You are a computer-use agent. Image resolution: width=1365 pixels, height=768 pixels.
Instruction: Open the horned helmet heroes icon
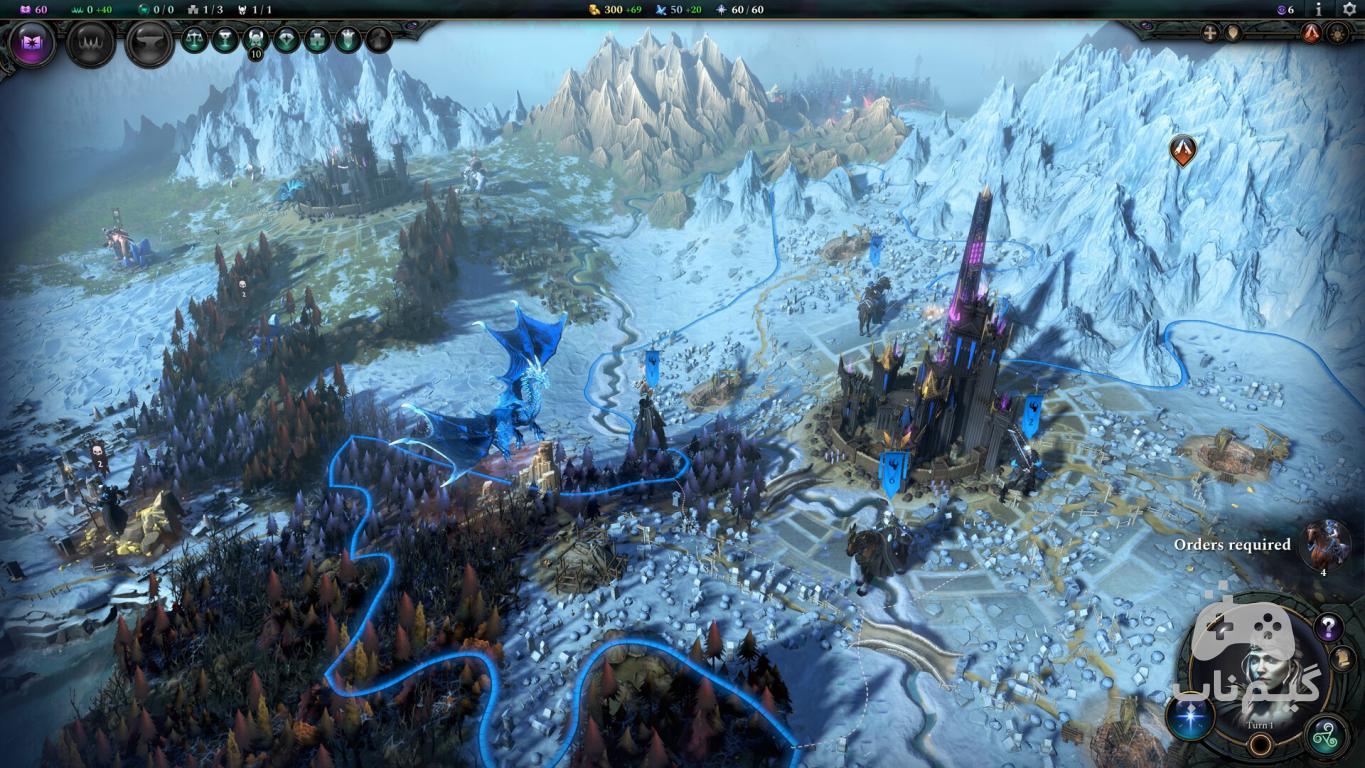click(x=256, y=40)
